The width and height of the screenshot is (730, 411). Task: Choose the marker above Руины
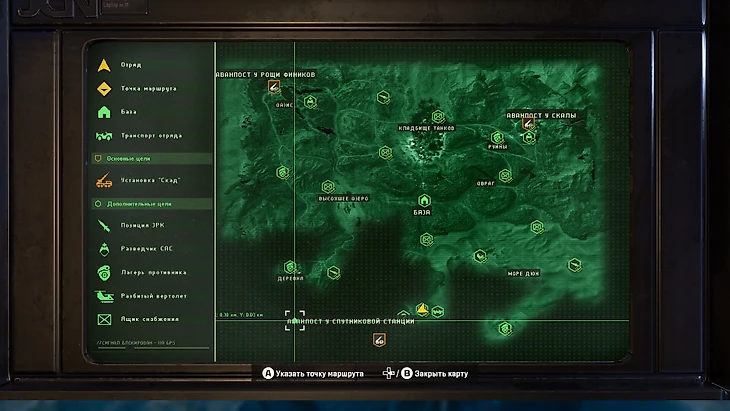pos(496,137)
